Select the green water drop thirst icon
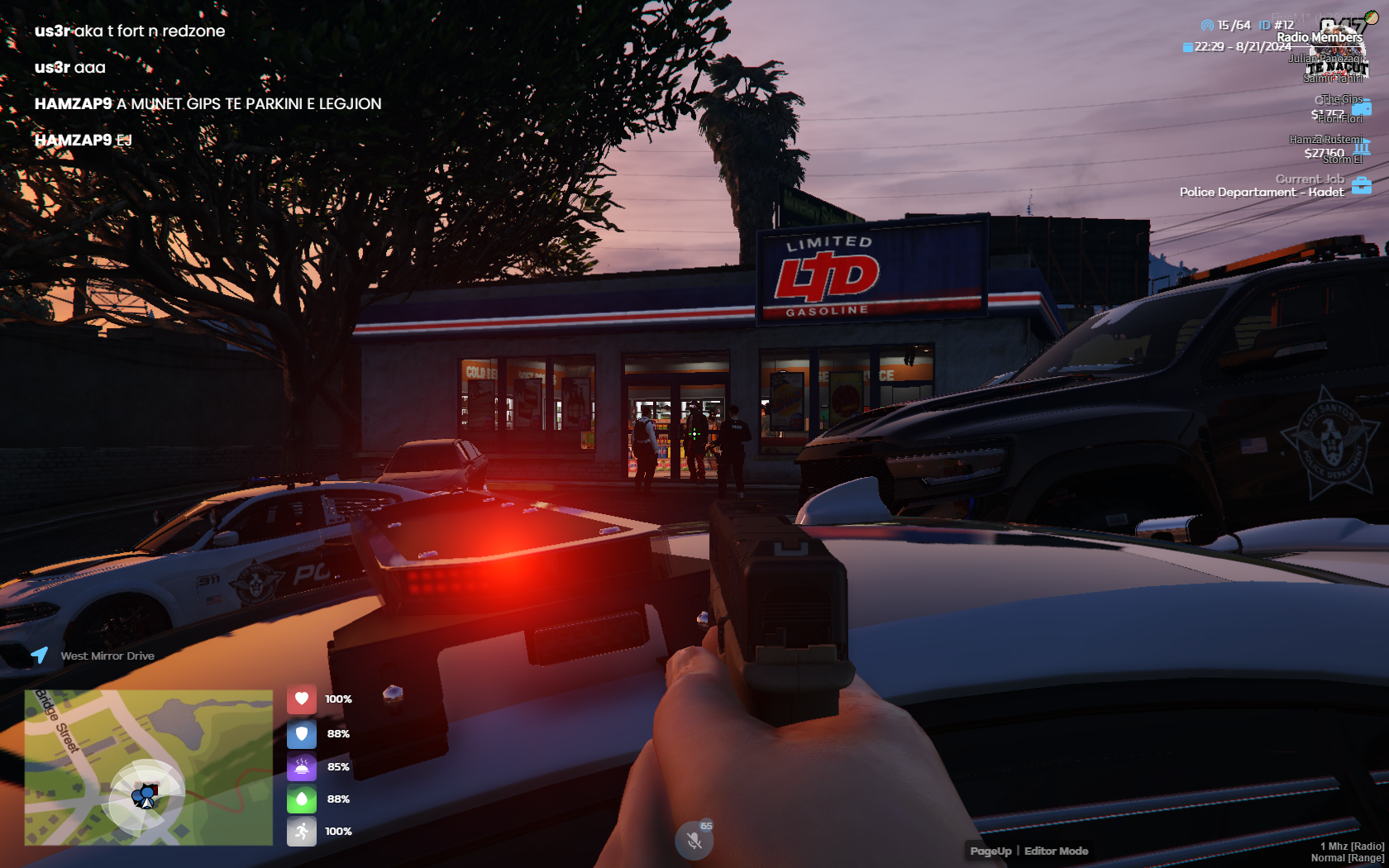The image size is (1389, 868). point(302,799)
